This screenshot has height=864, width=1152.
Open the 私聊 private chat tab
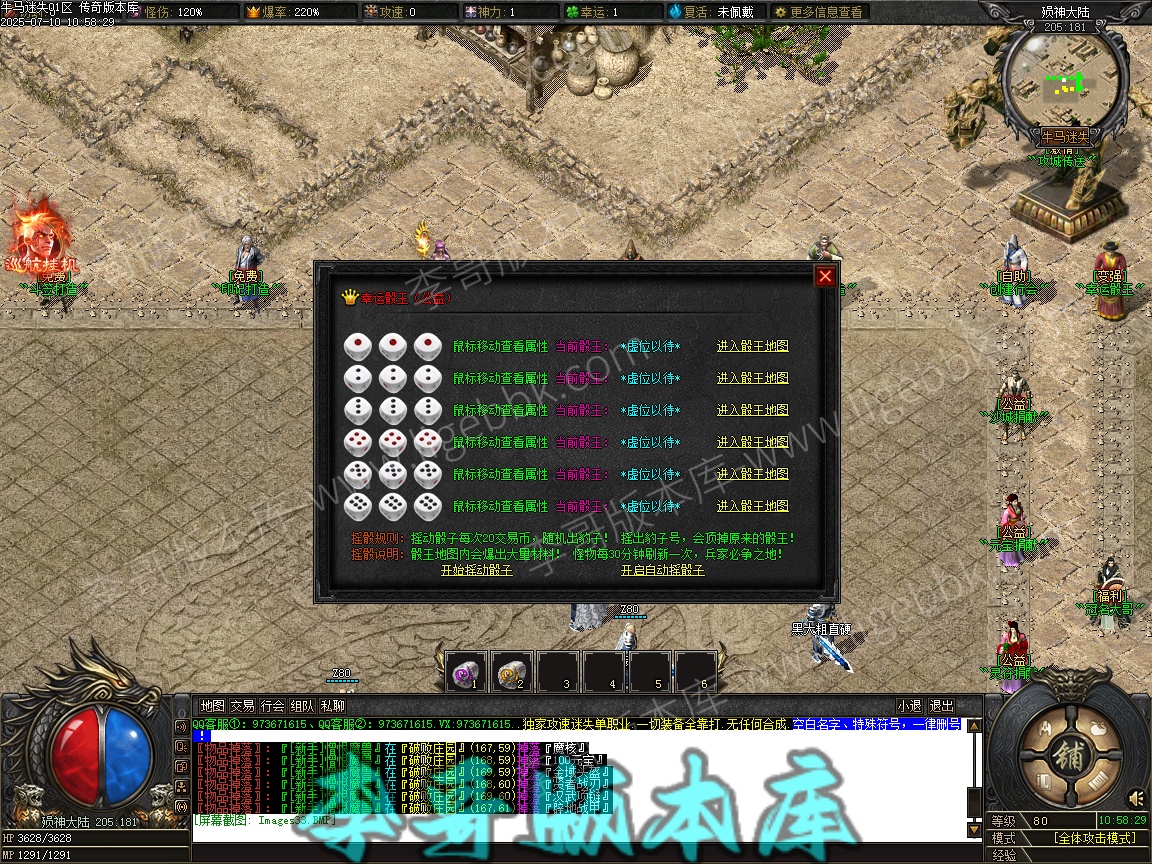[x=332, y=705]
